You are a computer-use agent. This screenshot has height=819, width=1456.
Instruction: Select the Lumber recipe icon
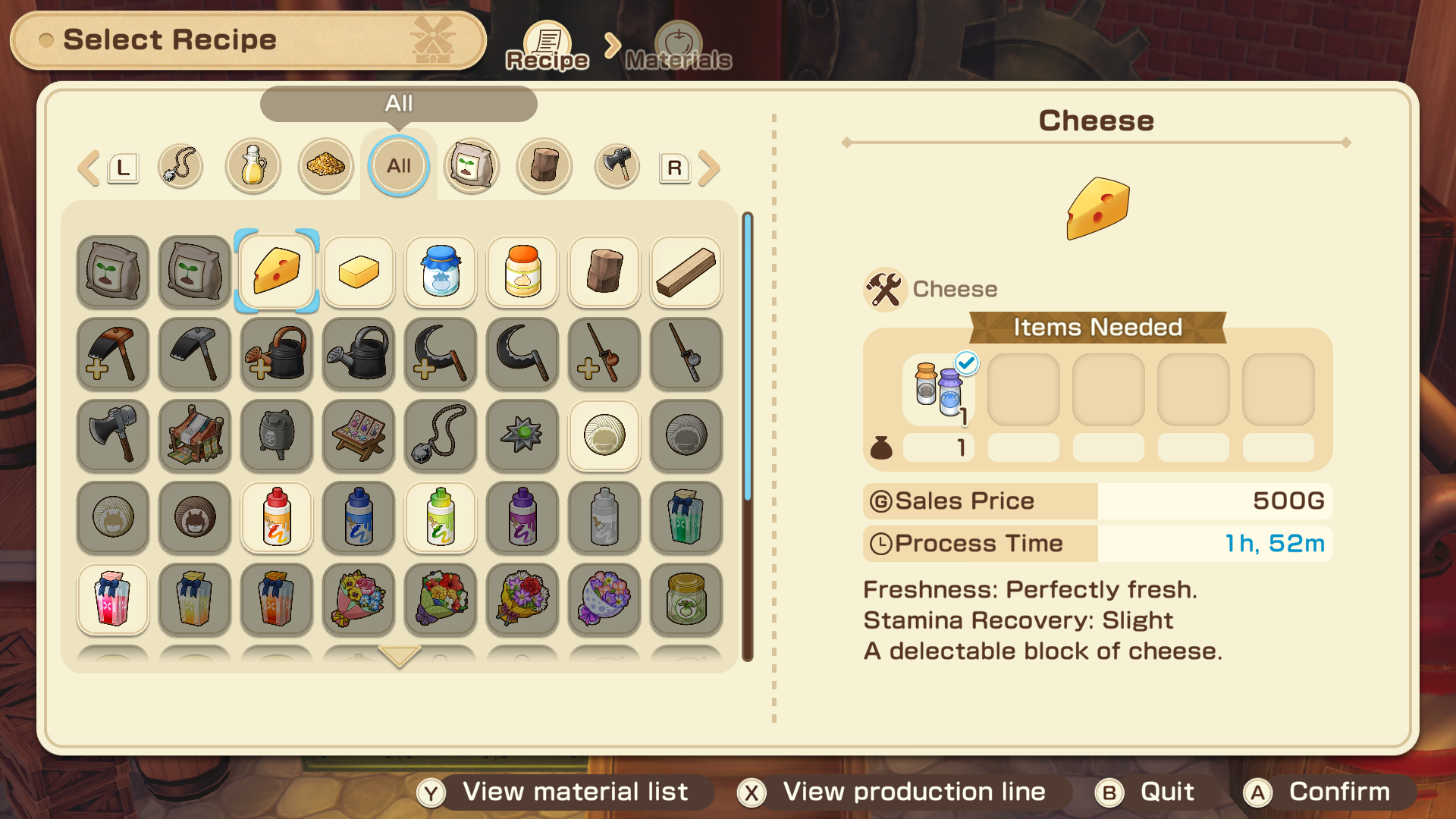pos(686,271)
